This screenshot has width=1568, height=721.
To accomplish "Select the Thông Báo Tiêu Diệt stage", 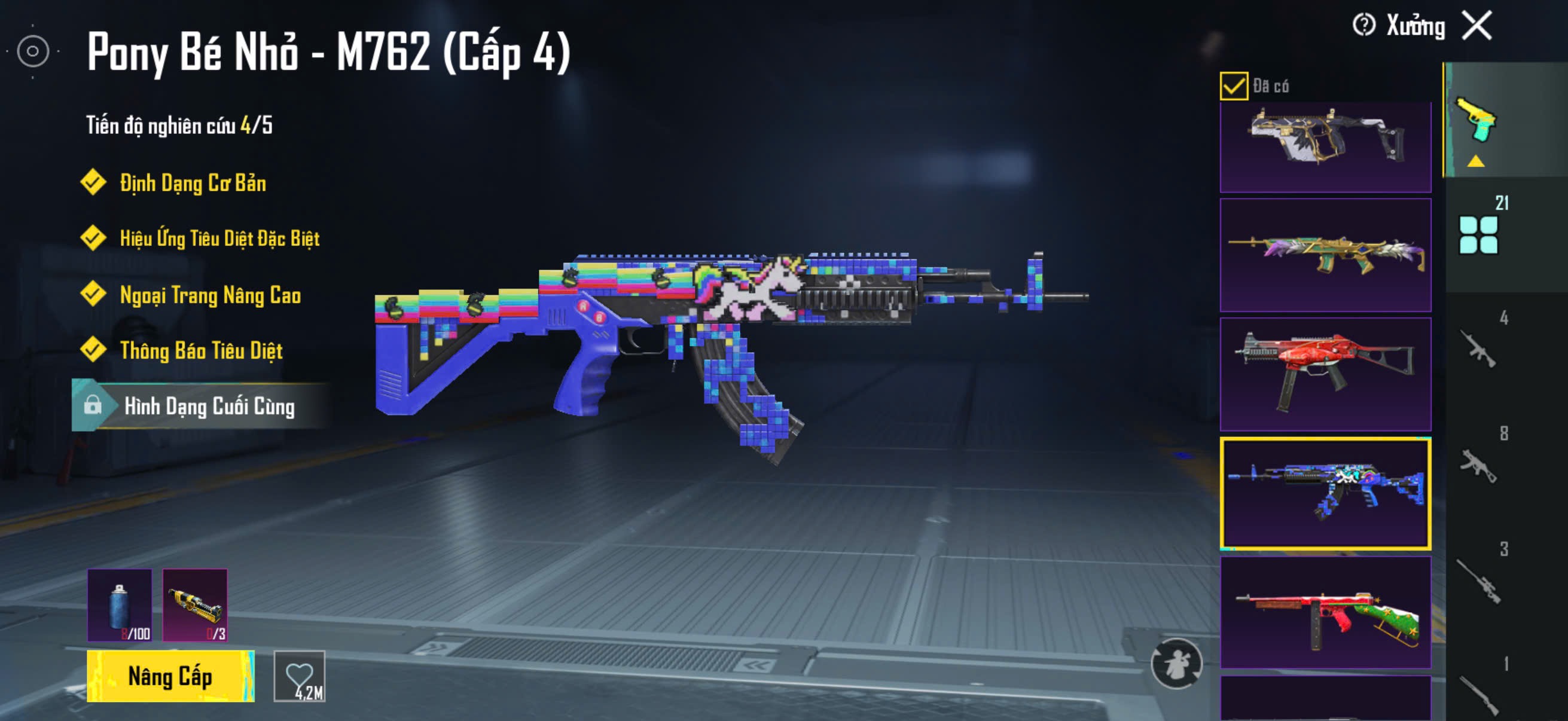I will tap(201, 350).
